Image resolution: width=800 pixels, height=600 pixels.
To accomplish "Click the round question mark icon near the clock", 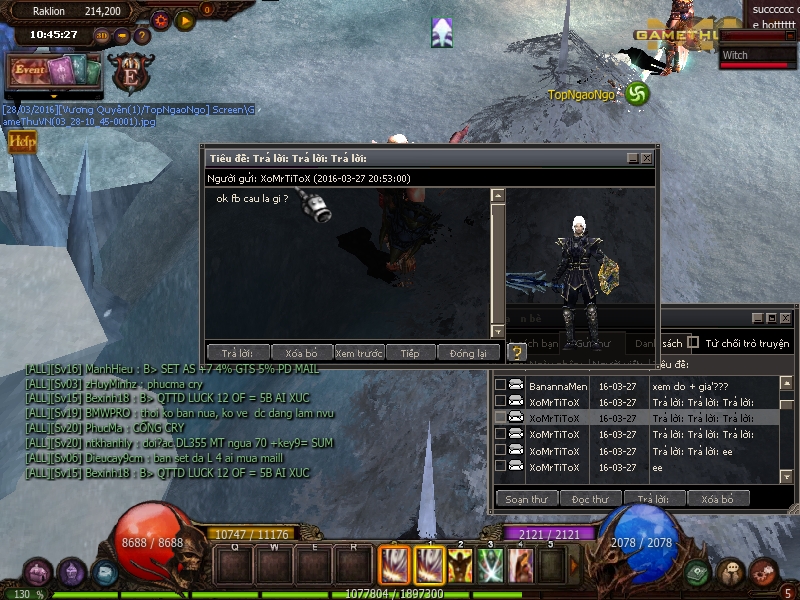I will [142, 35].
